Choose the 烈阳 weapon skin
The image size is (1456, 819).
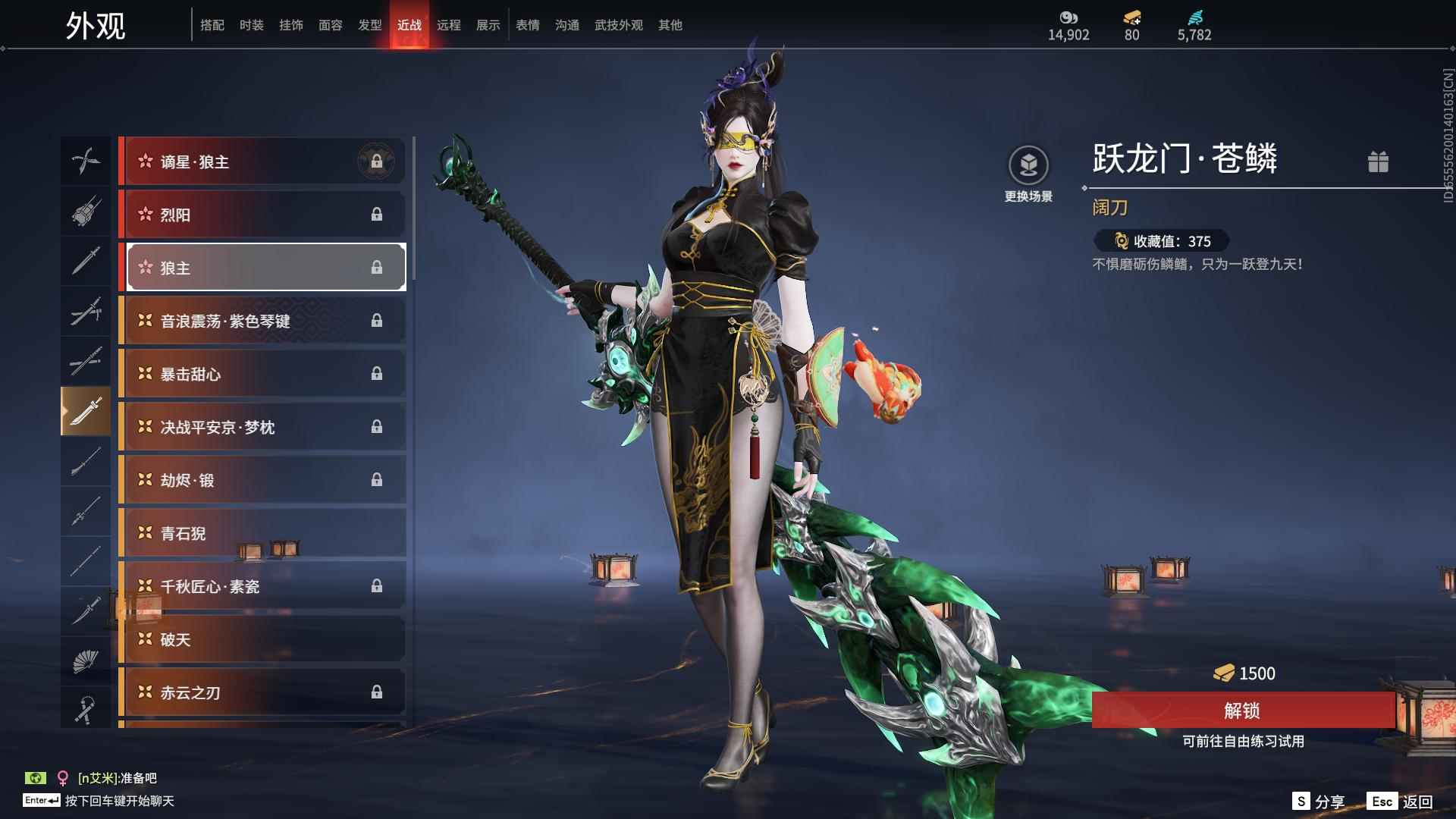262,215
